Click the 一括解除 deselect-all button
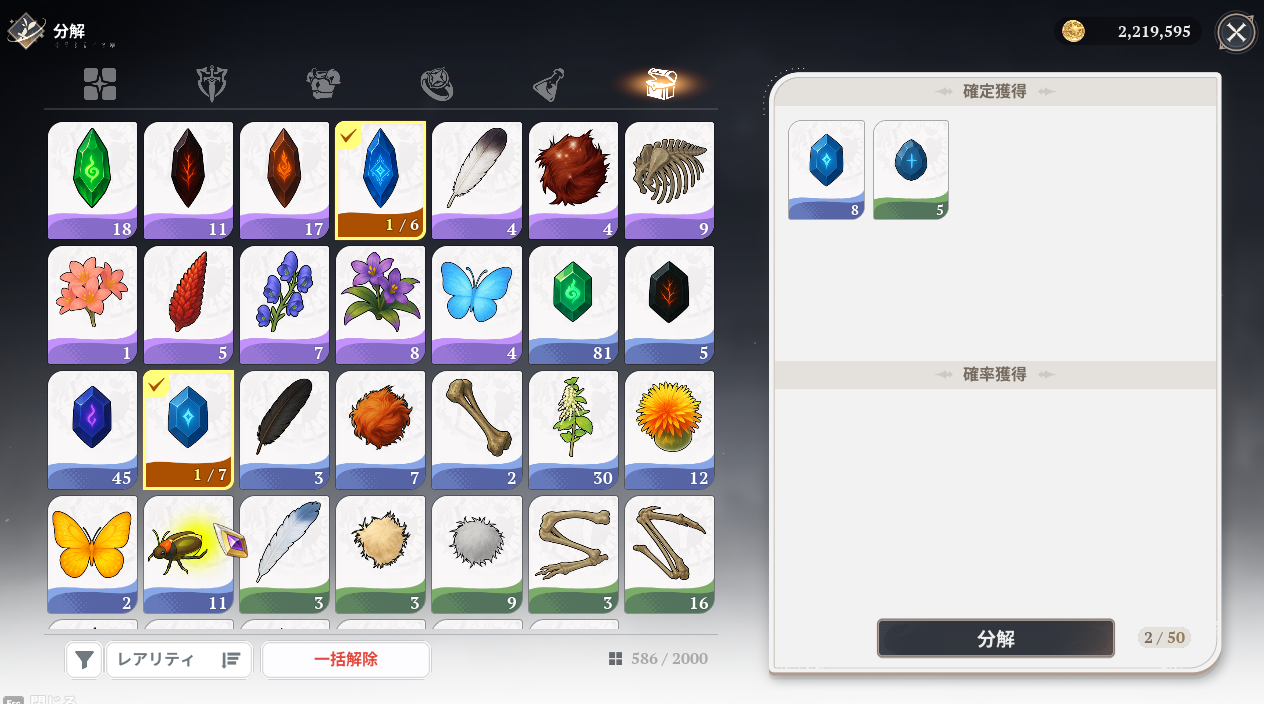 [x=346, y=659]
